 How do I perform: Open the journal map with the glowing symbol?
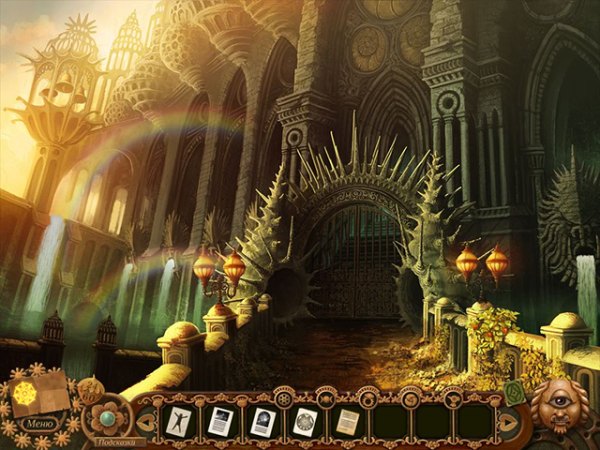pos(40,388)
